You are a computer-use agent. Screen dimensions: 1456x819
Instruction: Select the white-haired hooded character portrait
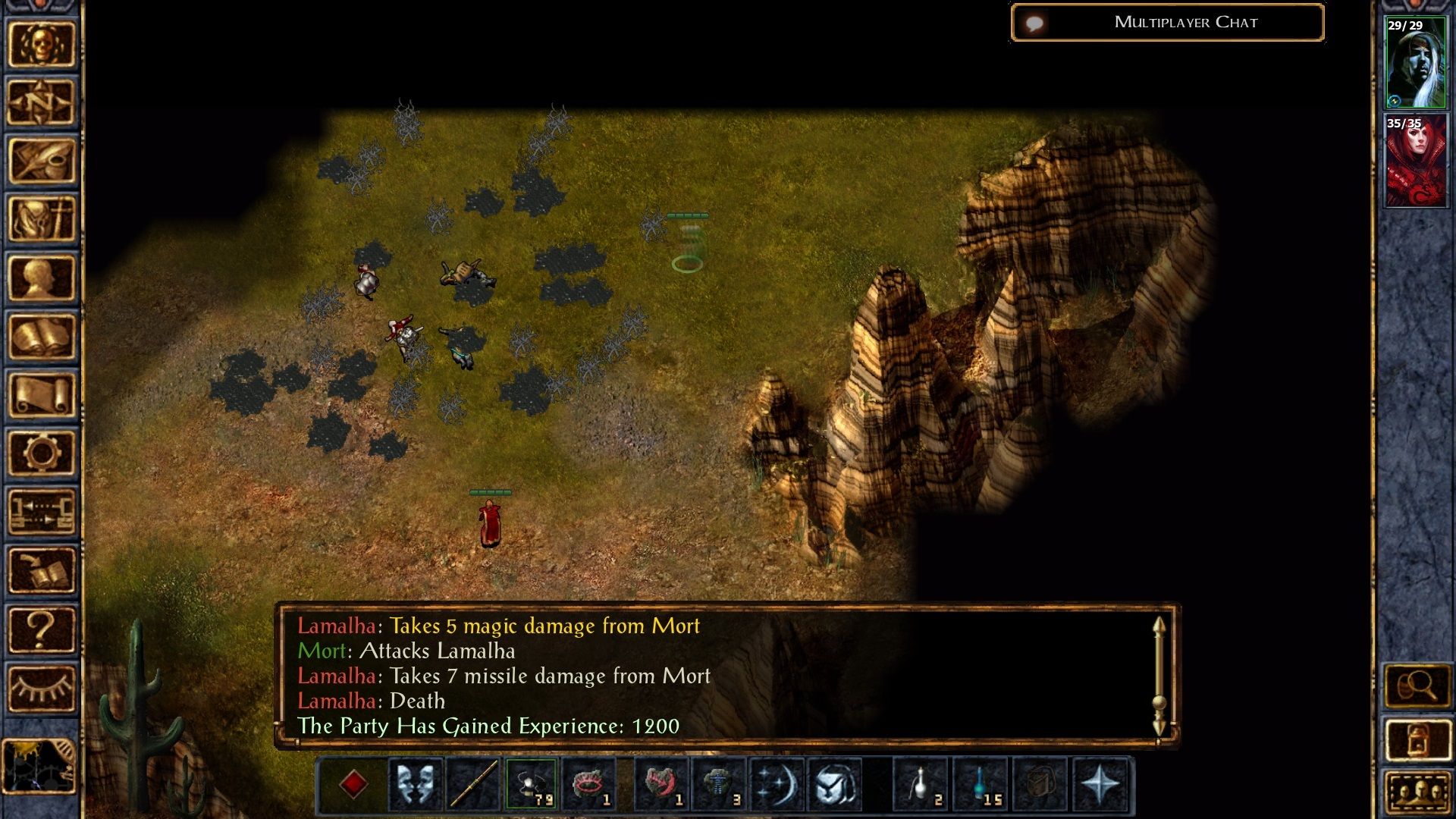click(x=1415, y=64)
